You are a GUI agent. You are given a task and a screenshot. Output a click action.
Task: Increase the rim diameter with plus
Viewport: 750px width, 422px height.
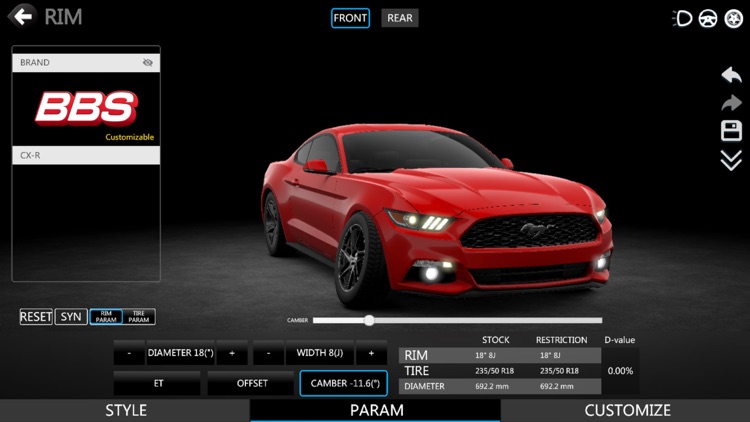point(232,354)
